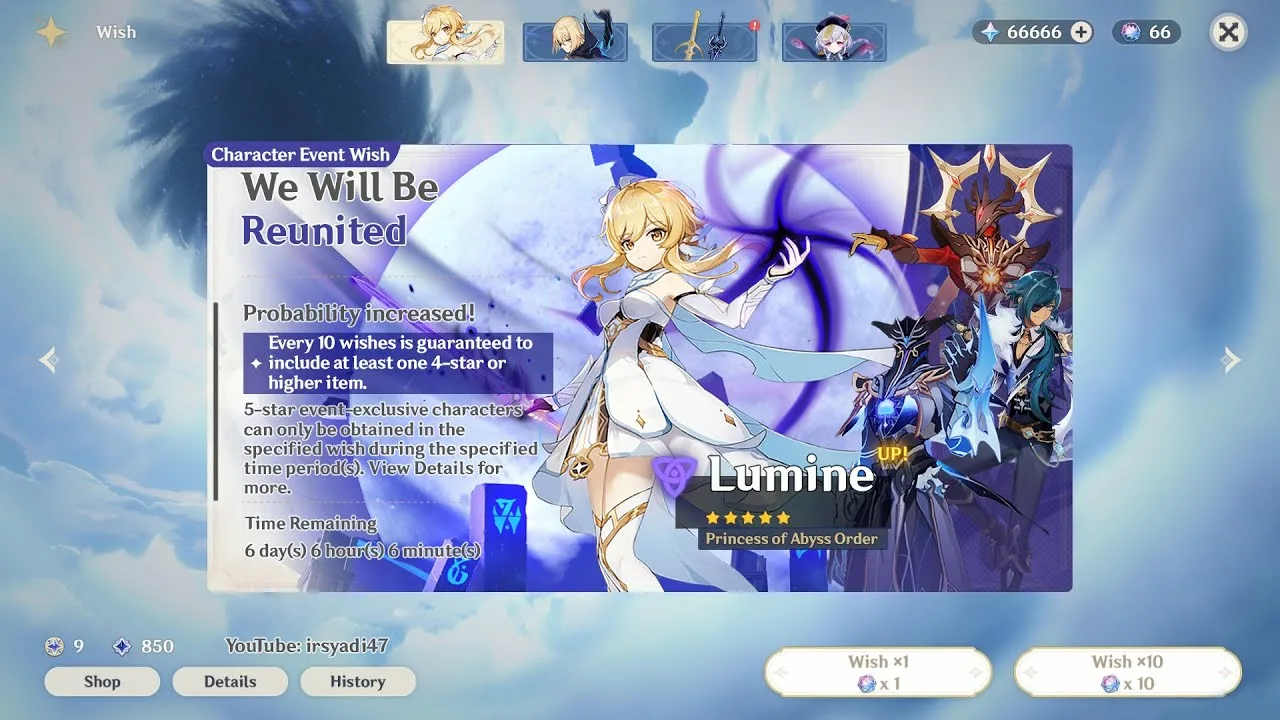Select the Lumine character banner thumbnail

[446, 40]
